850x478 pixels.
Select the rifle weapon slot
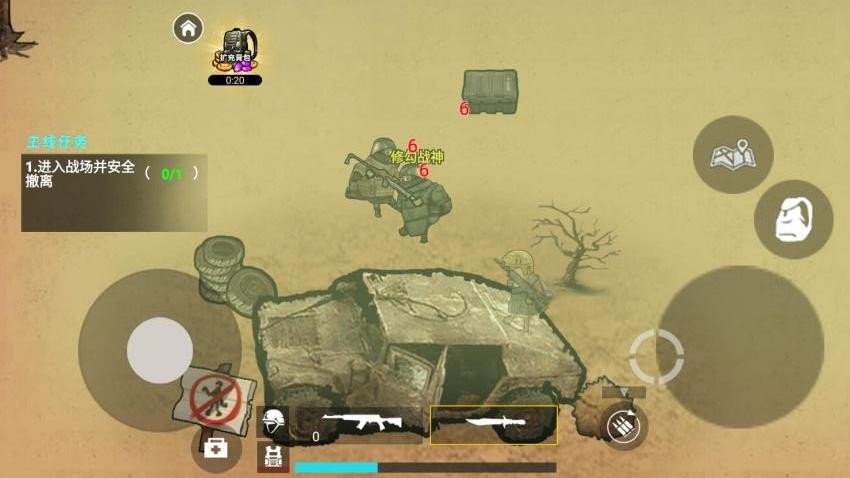coord(360,424)
